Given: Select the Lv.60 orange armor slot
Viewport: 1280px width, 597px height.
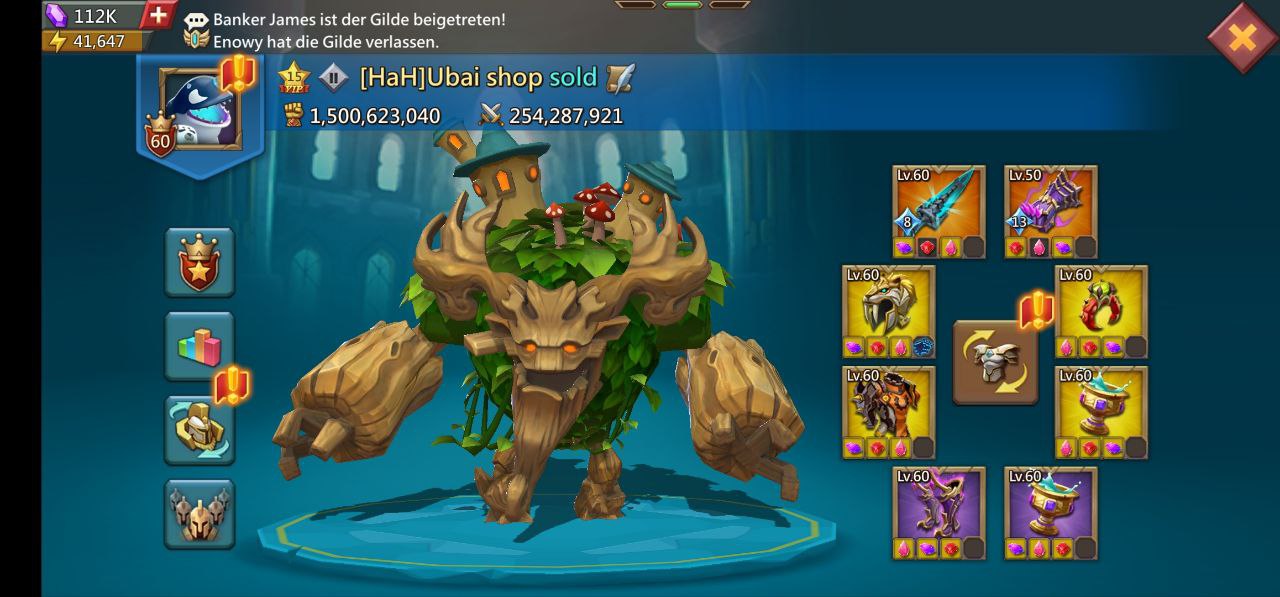Looking at the screenshot, I should point(889,412).
